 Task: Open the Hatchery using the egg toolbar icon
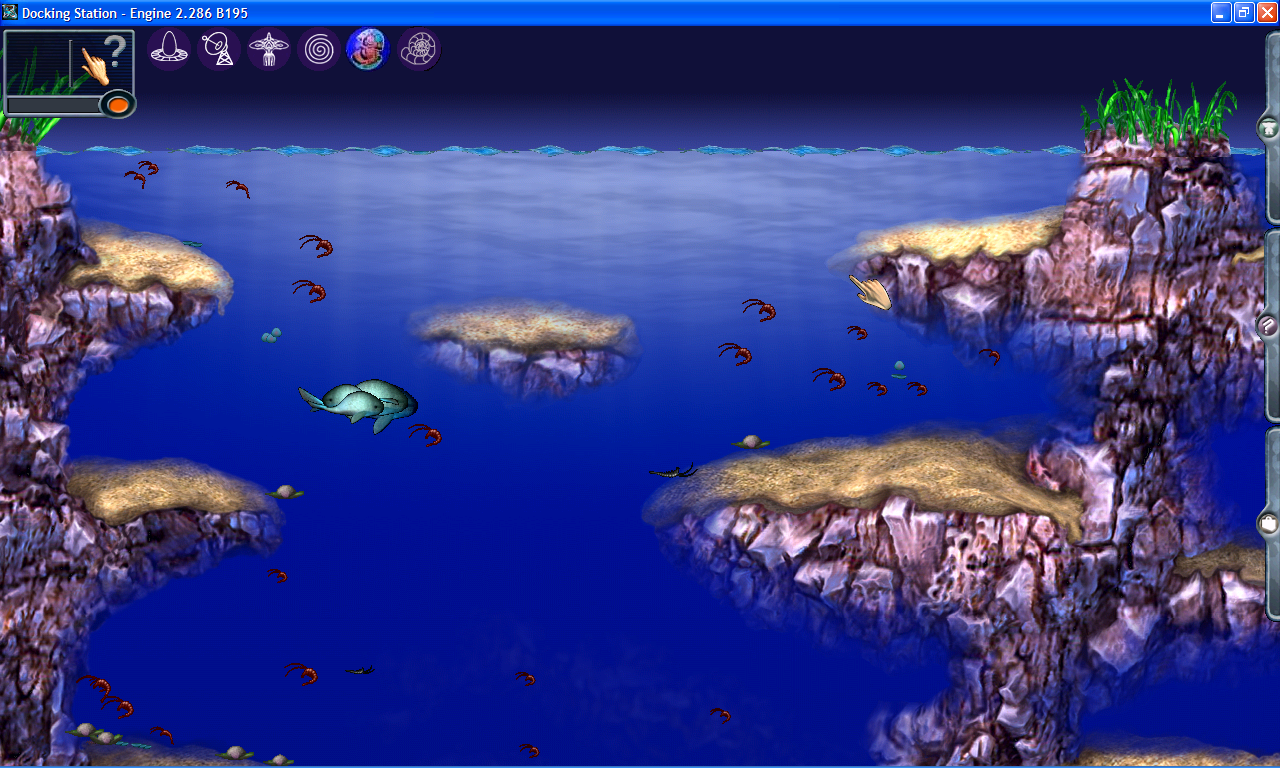[169, 48]
